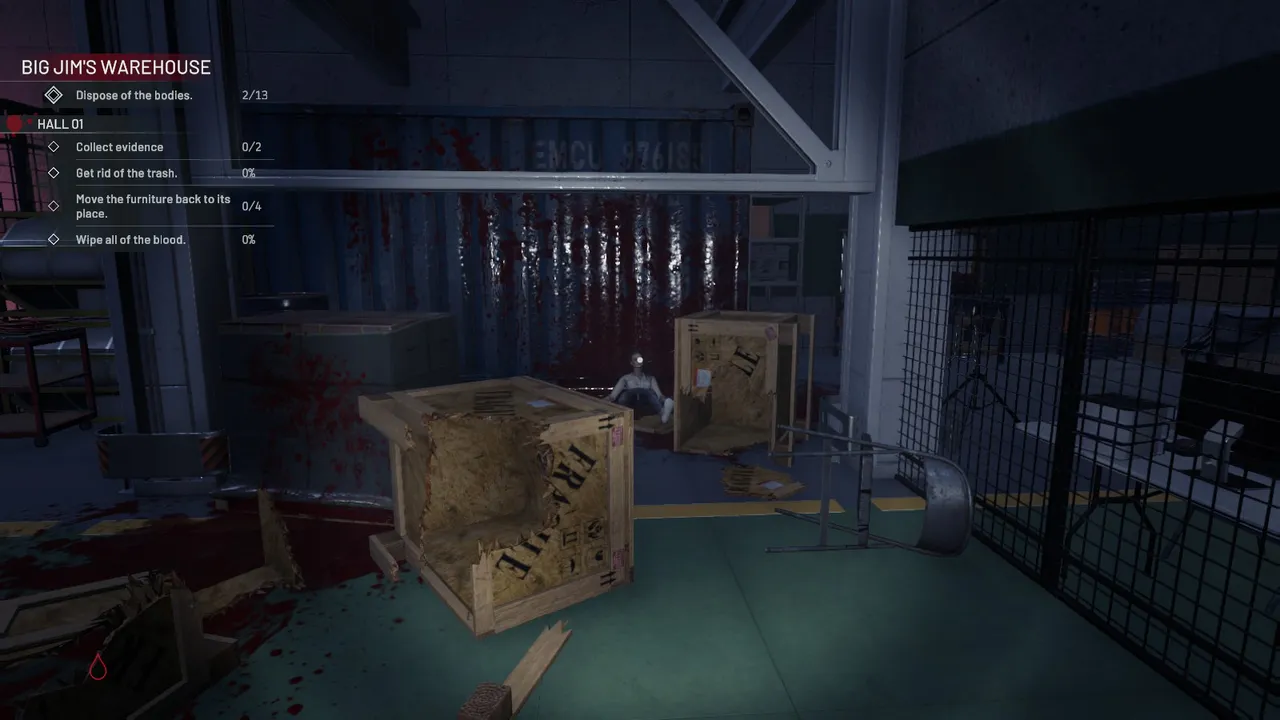Click the large outlined diamond on the first objective
This screenshot has width=1280, height=720.
pos(54,95)
